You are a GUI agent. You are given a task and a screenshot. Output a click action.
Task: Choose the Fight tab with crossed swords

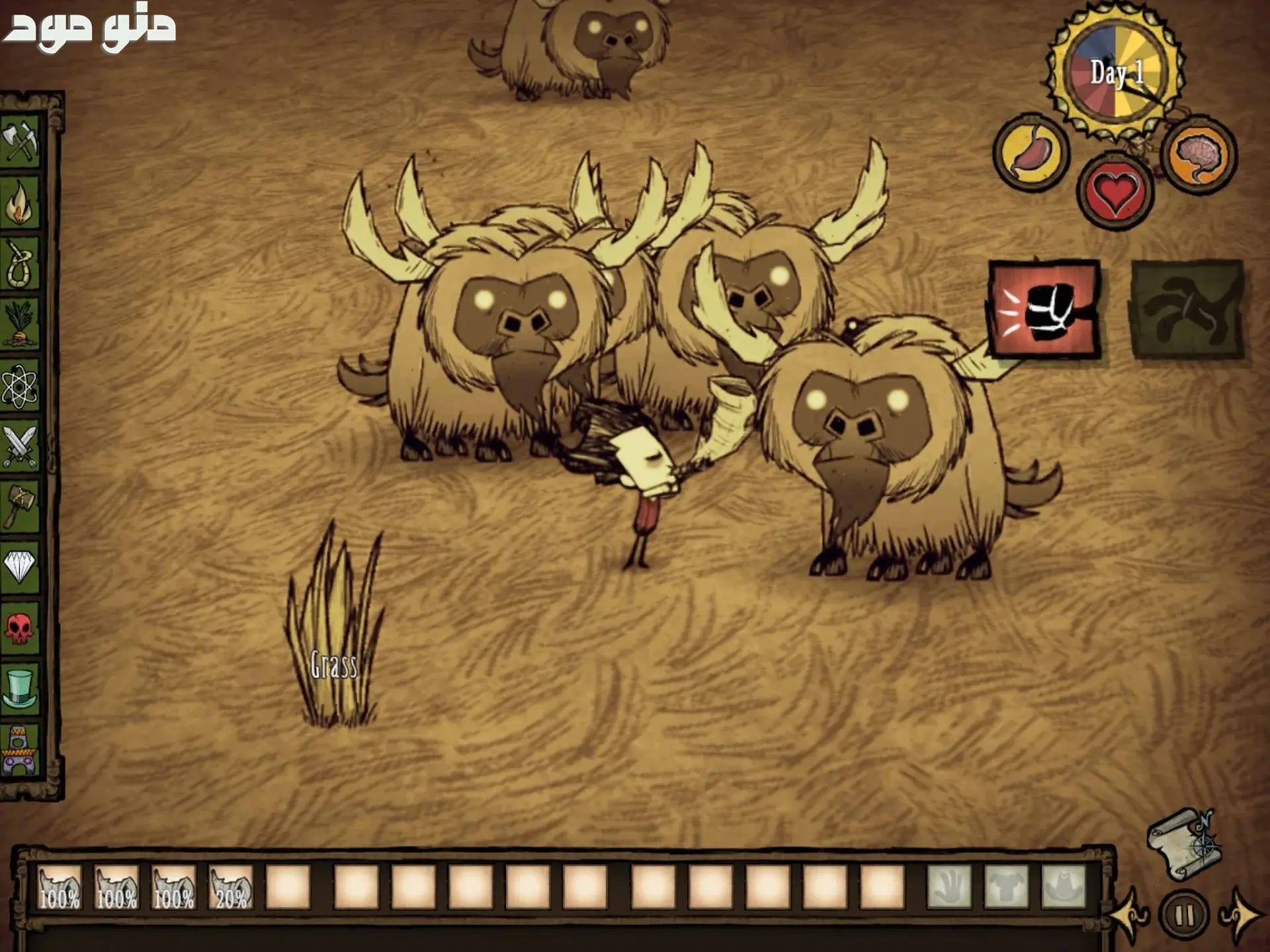coord(20,447)
